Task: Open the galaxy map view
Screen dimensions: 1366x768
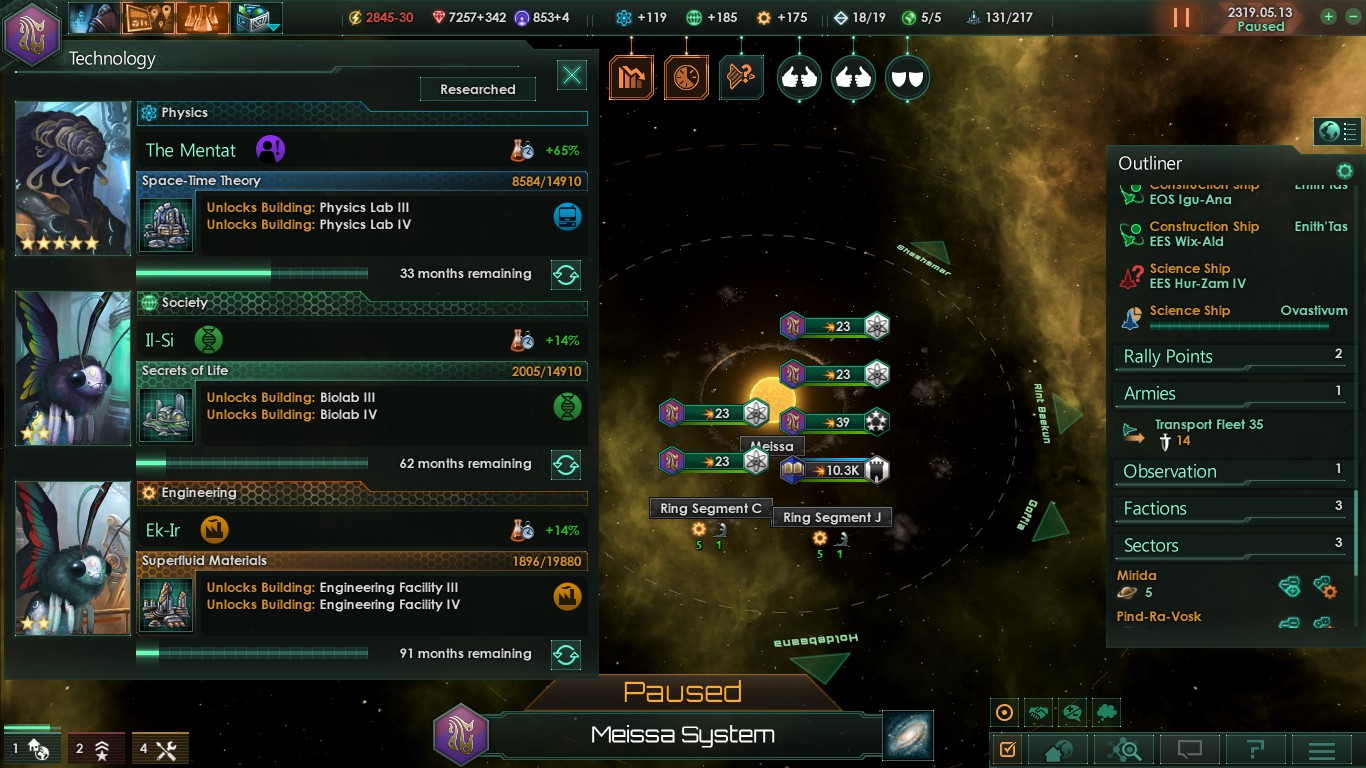Action: [908, 735]
